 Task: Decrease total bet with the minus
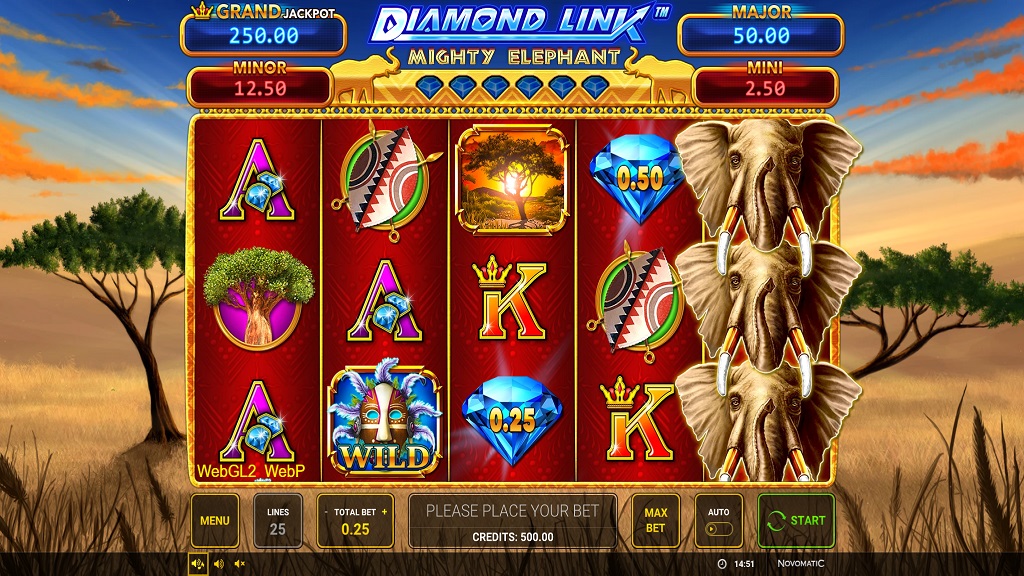click(325, 511)
